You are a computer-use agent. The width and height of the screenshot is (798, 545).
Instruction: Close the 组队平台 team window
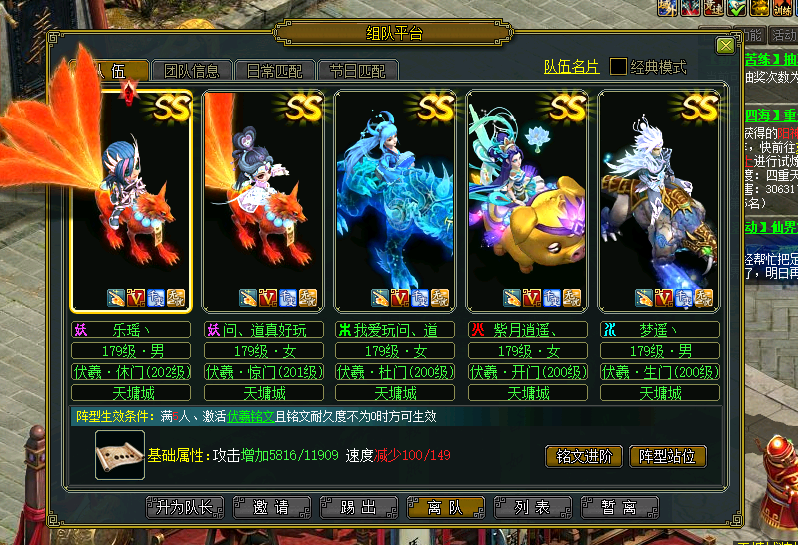(725, 46)
